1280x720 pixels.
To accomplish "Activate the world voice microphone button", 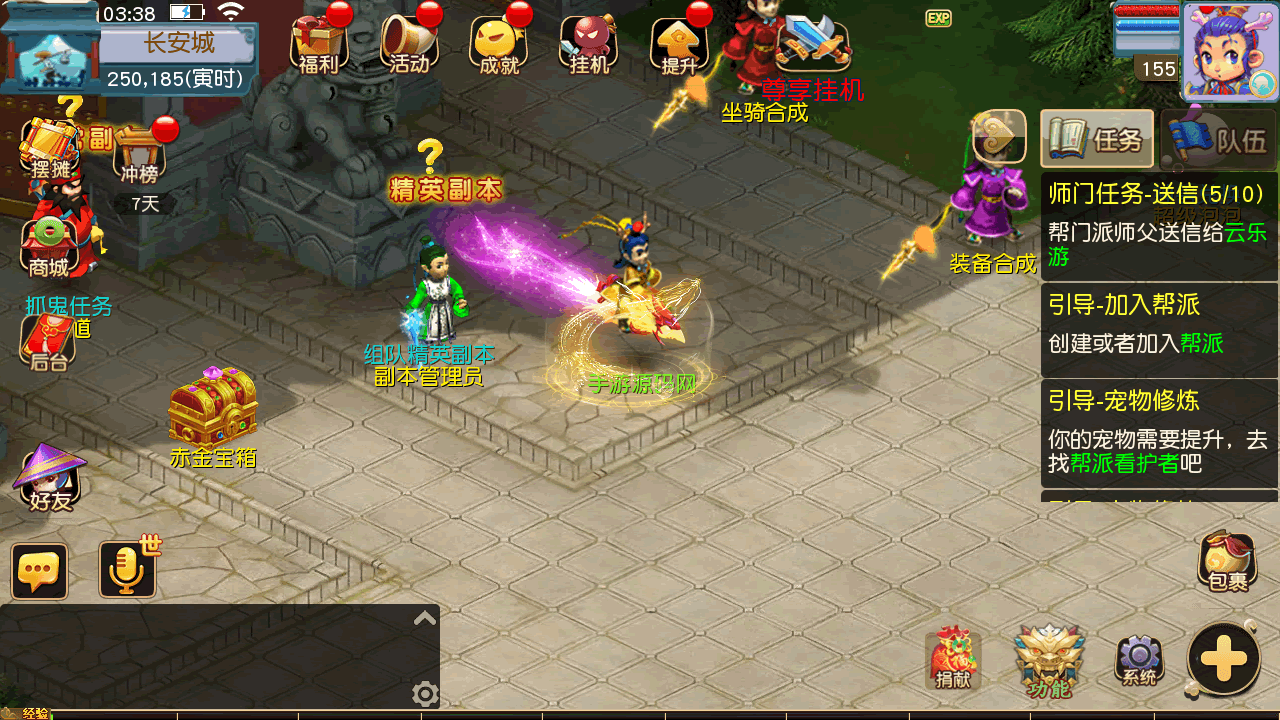I will (128, 571).
